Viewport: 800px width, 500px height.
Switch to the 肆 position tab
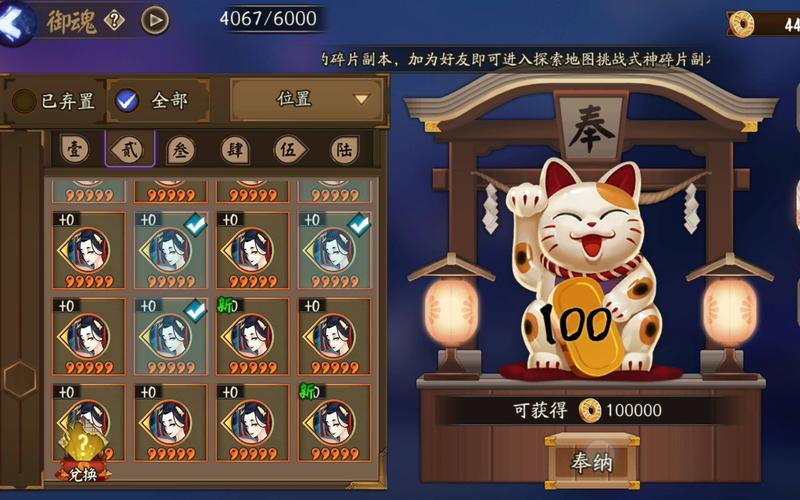(236, 150)
